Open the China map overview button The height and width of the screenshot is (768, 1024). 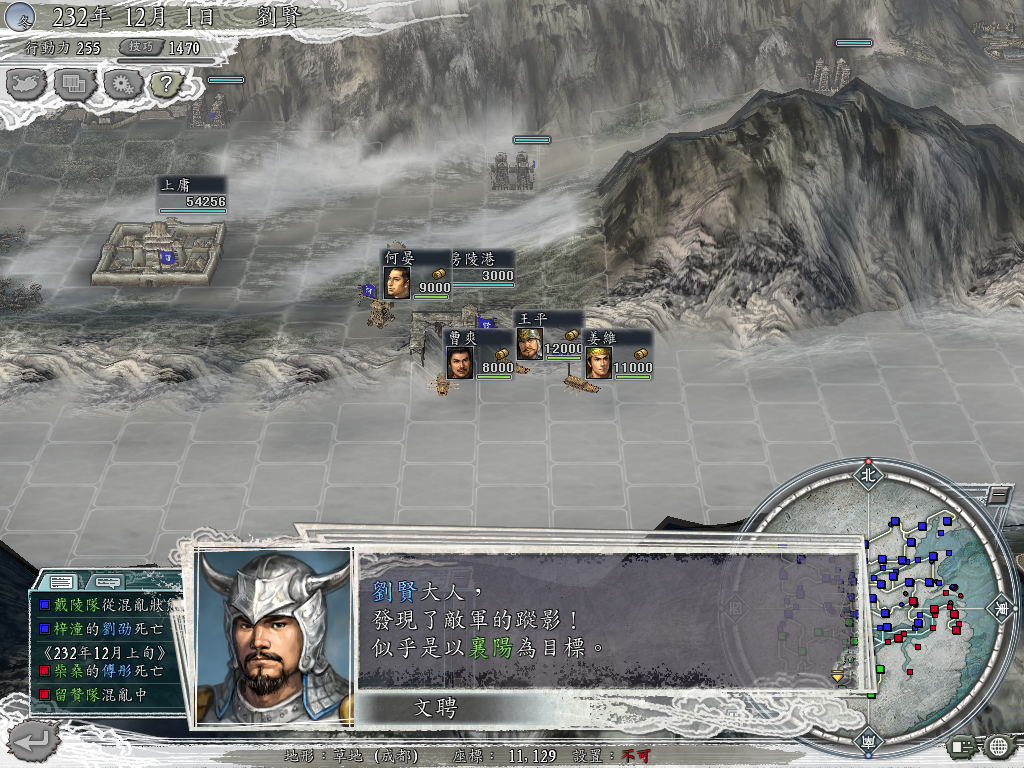click(x=27, y=84)
